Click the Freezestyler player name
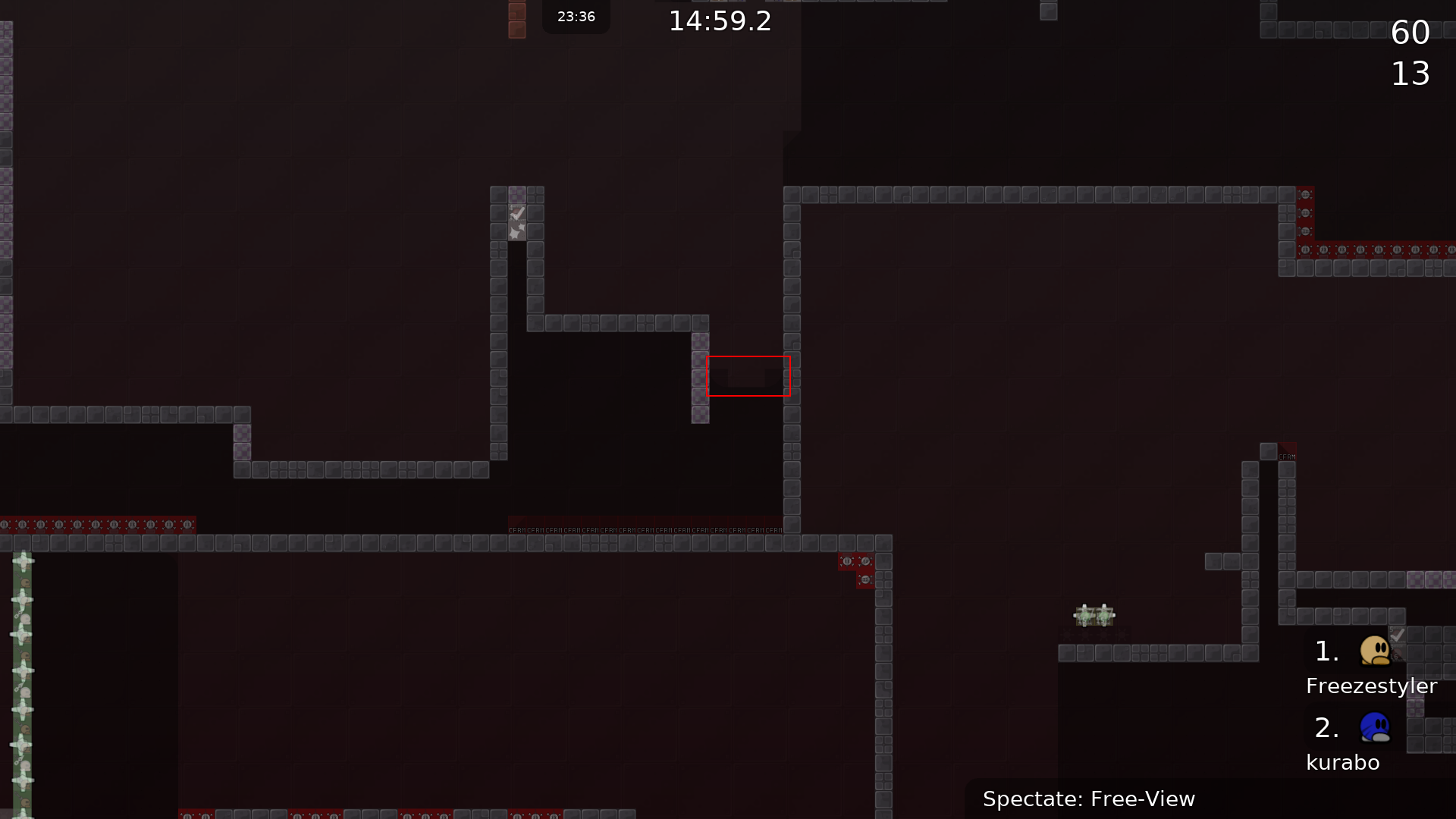The image size is (1456, 819). [1371, 686]
